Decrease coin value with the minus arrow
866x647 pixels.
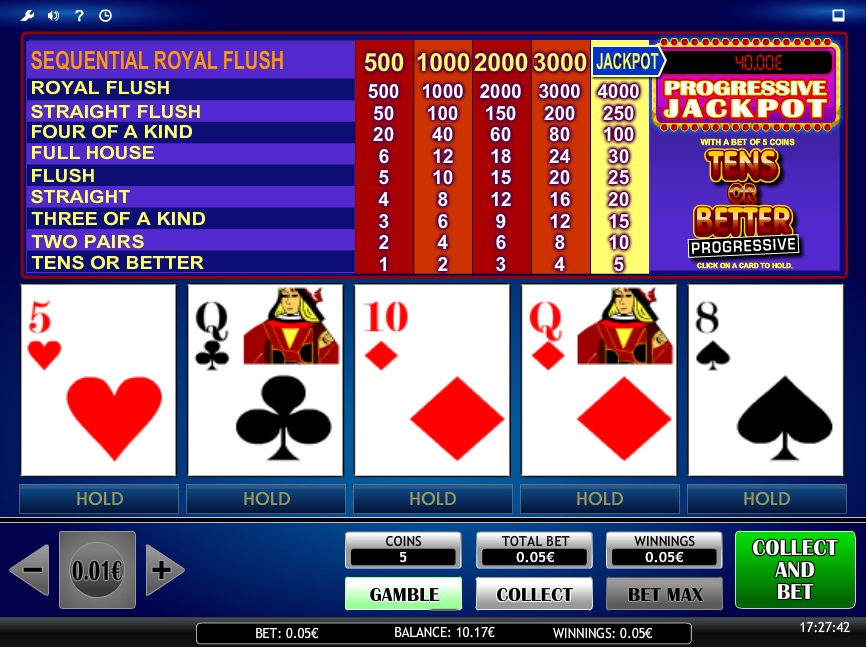[x=29, y=571]
